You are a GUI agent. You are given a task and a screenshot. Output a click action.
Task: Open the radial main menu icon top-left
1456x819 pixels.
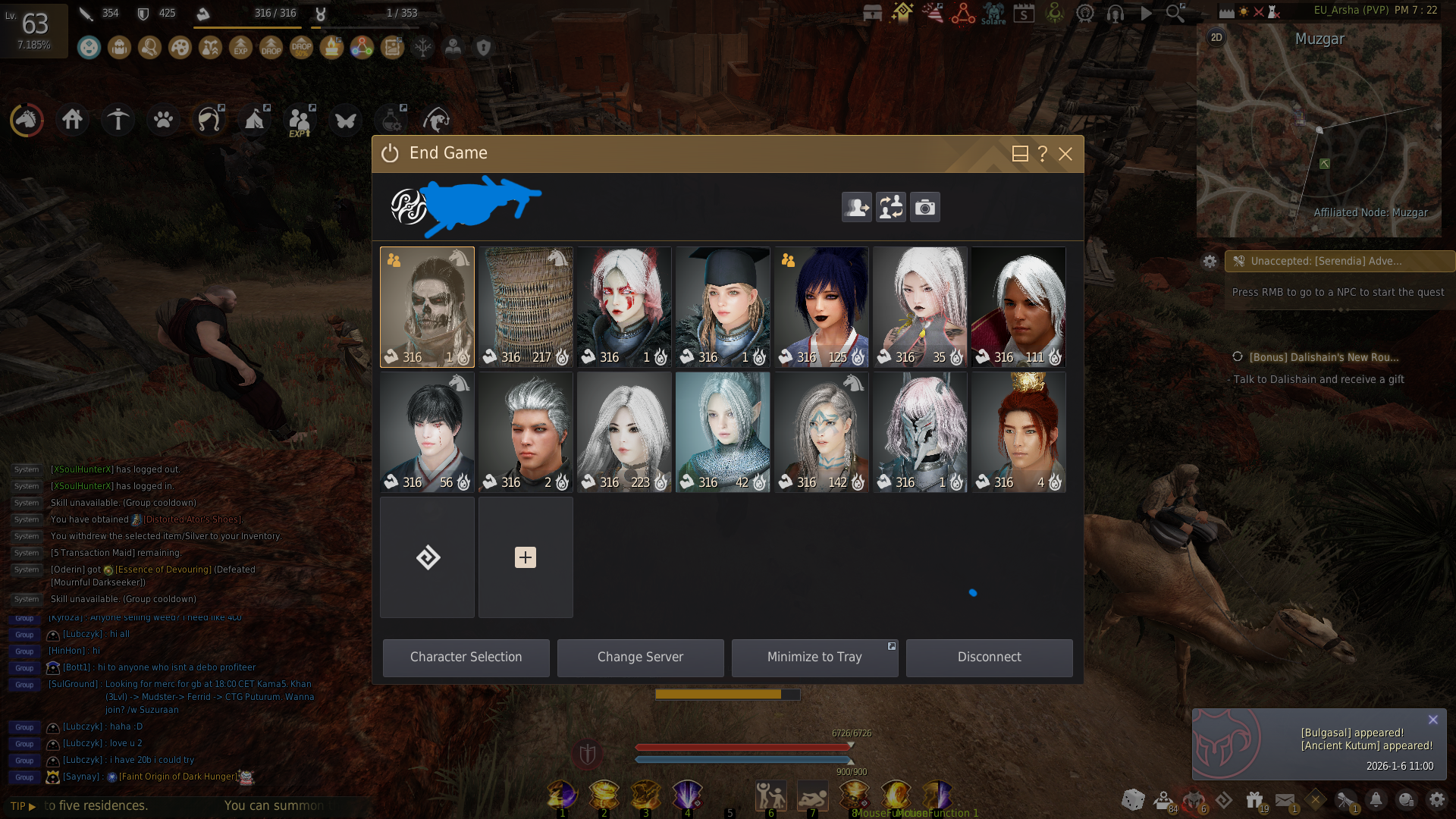pyautogui.click(x=27, y=119)
